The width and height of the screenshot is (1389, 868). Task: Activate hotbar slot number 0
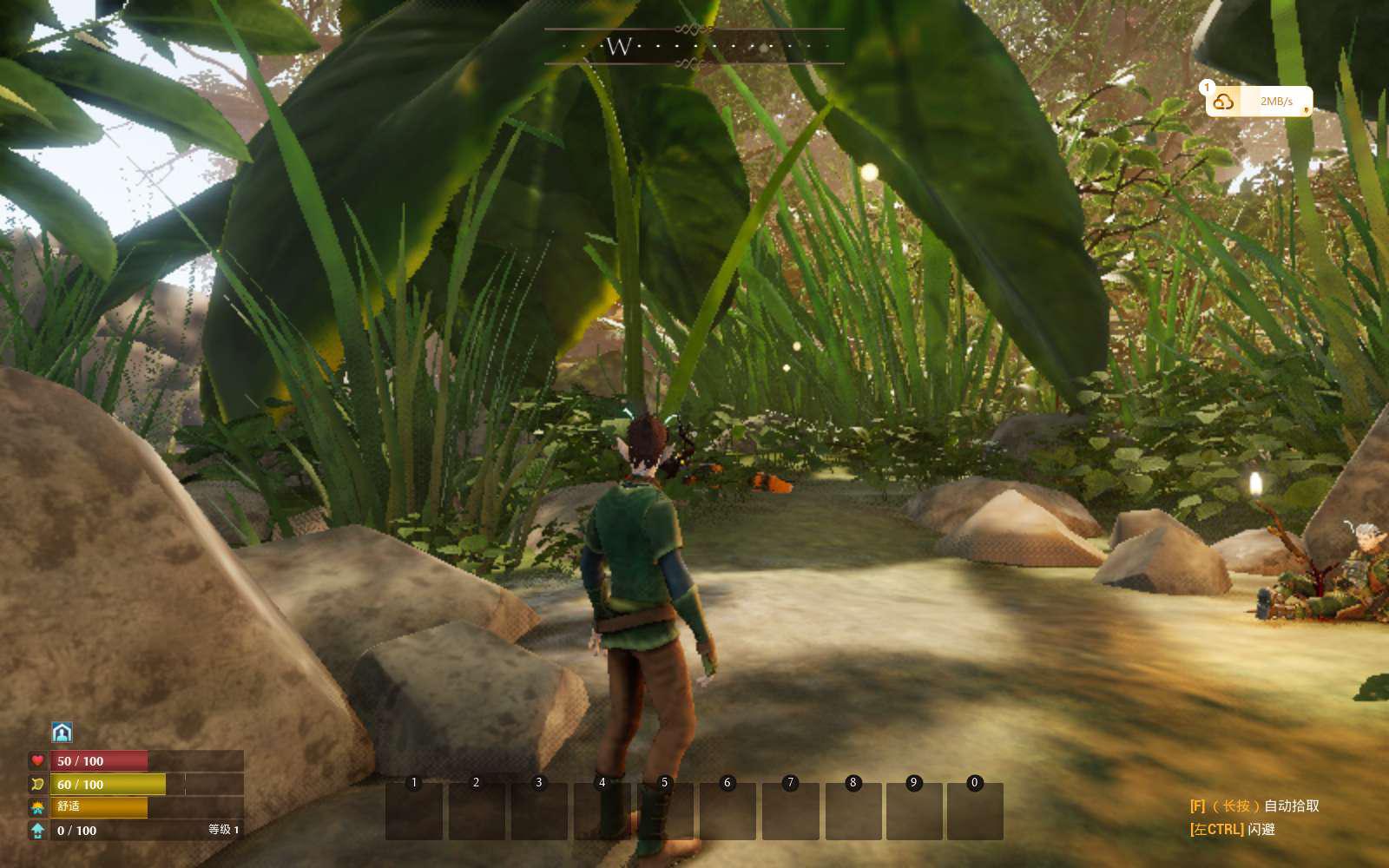975,811
